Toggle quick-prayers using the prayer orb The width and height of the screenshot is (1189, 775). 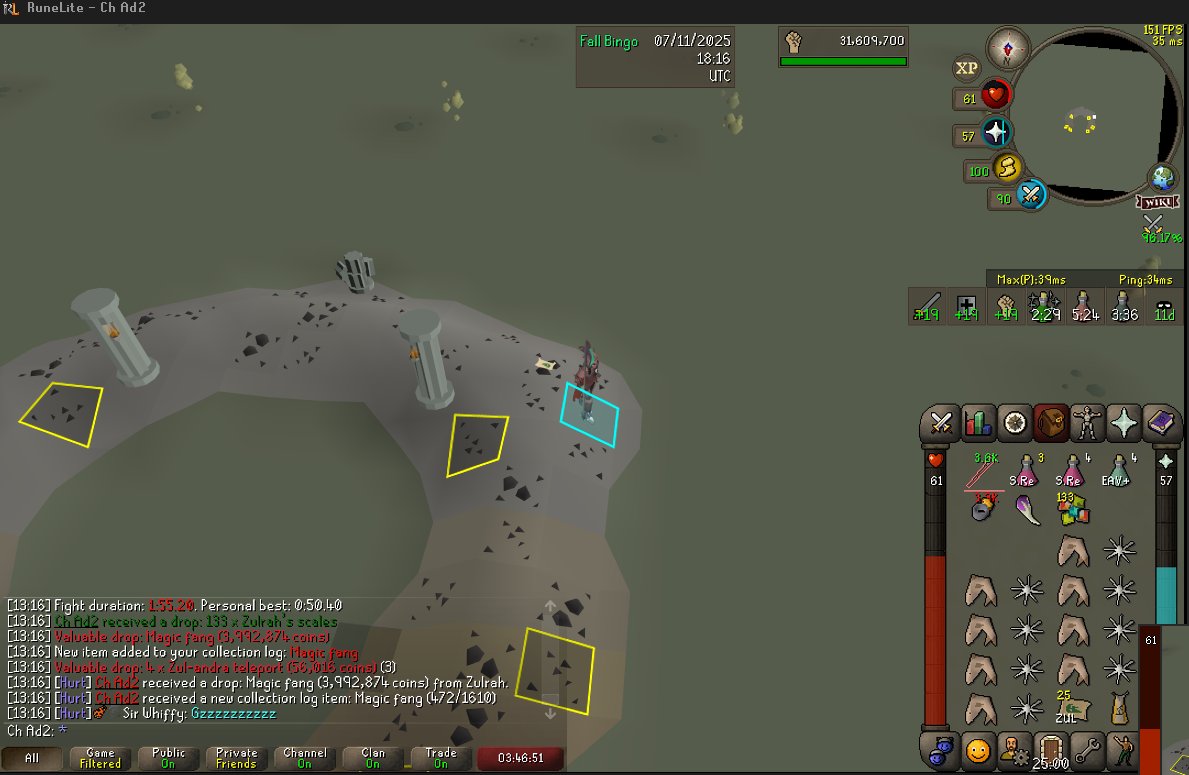coord(996,133)
